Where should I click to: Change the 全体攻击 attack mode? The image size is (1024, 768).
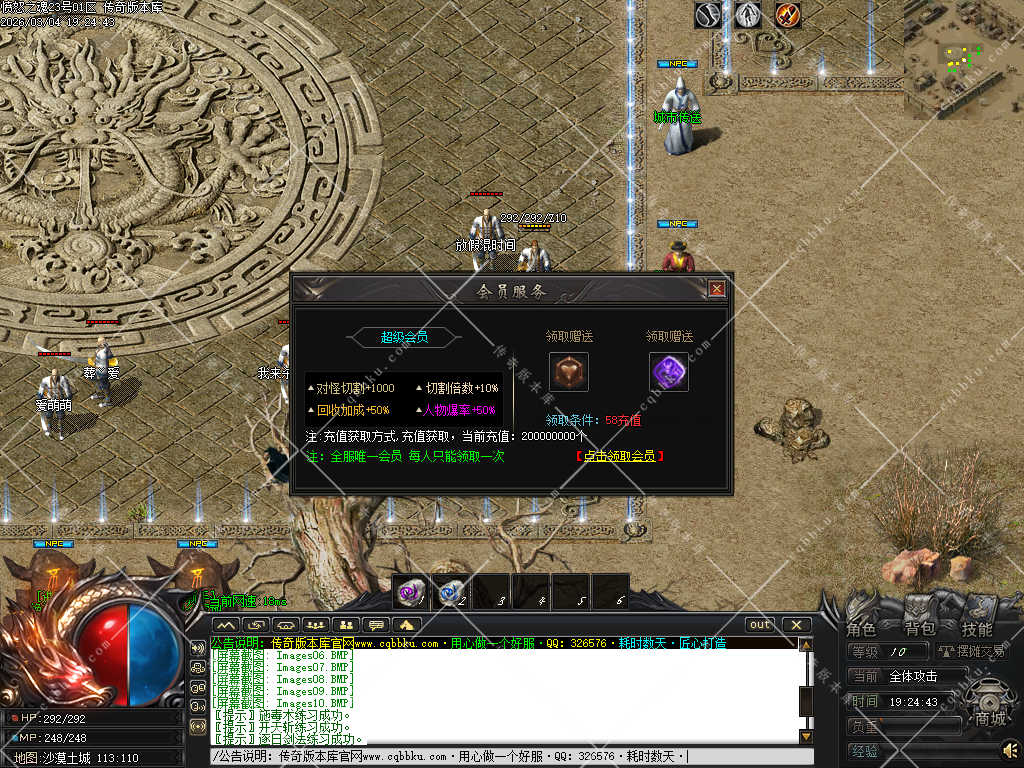912,677
